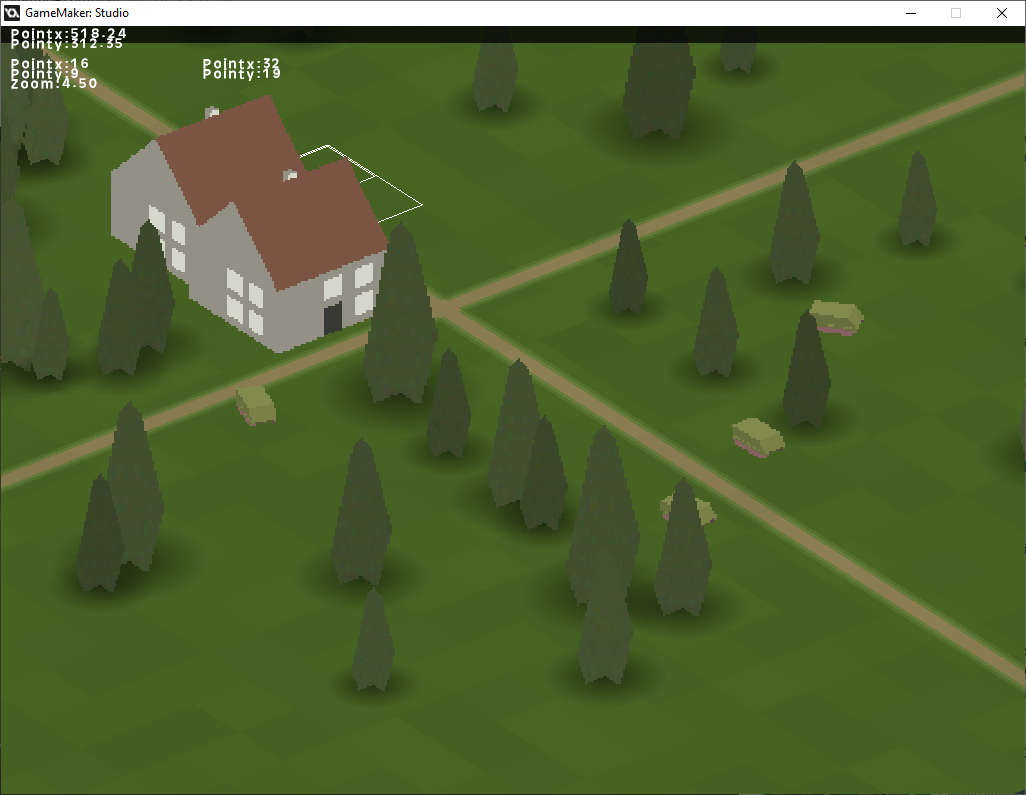Minimize the GameMaker: Studio window
This screenshot has width=1026, height=795.
pos(911,13)
